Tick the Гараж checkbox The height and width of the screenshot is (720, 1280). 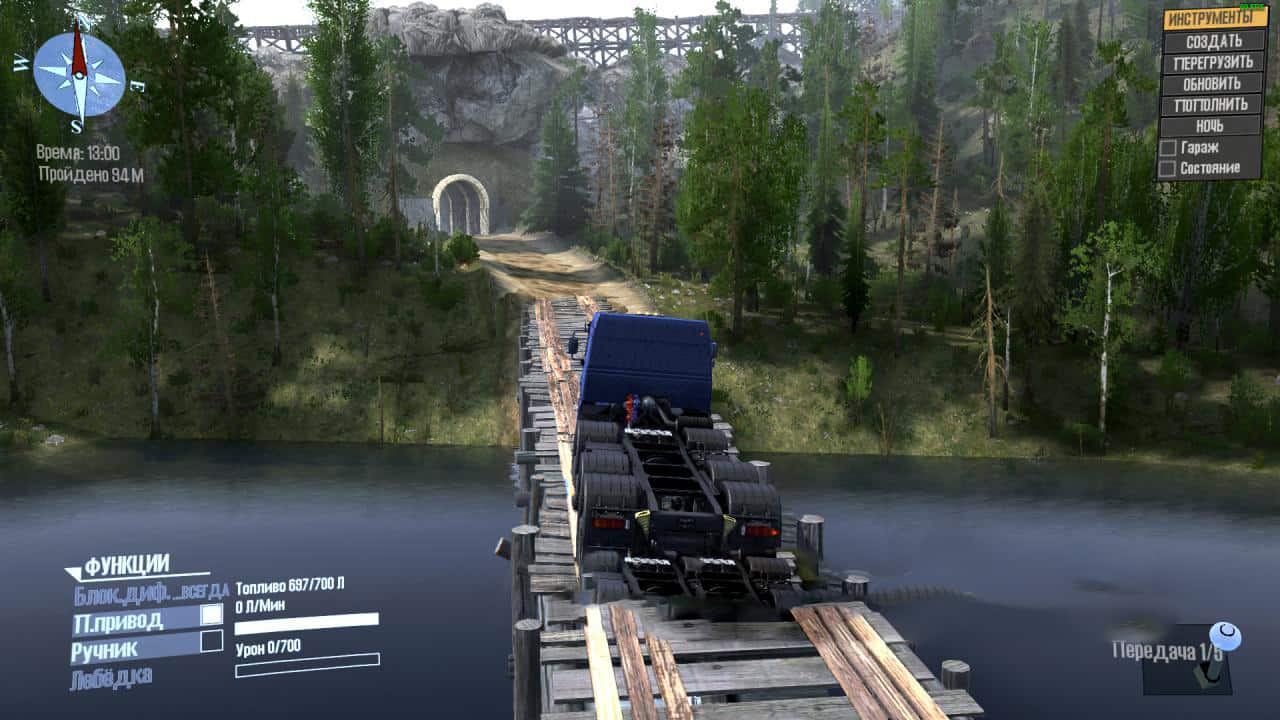(x=1167, y=148)
